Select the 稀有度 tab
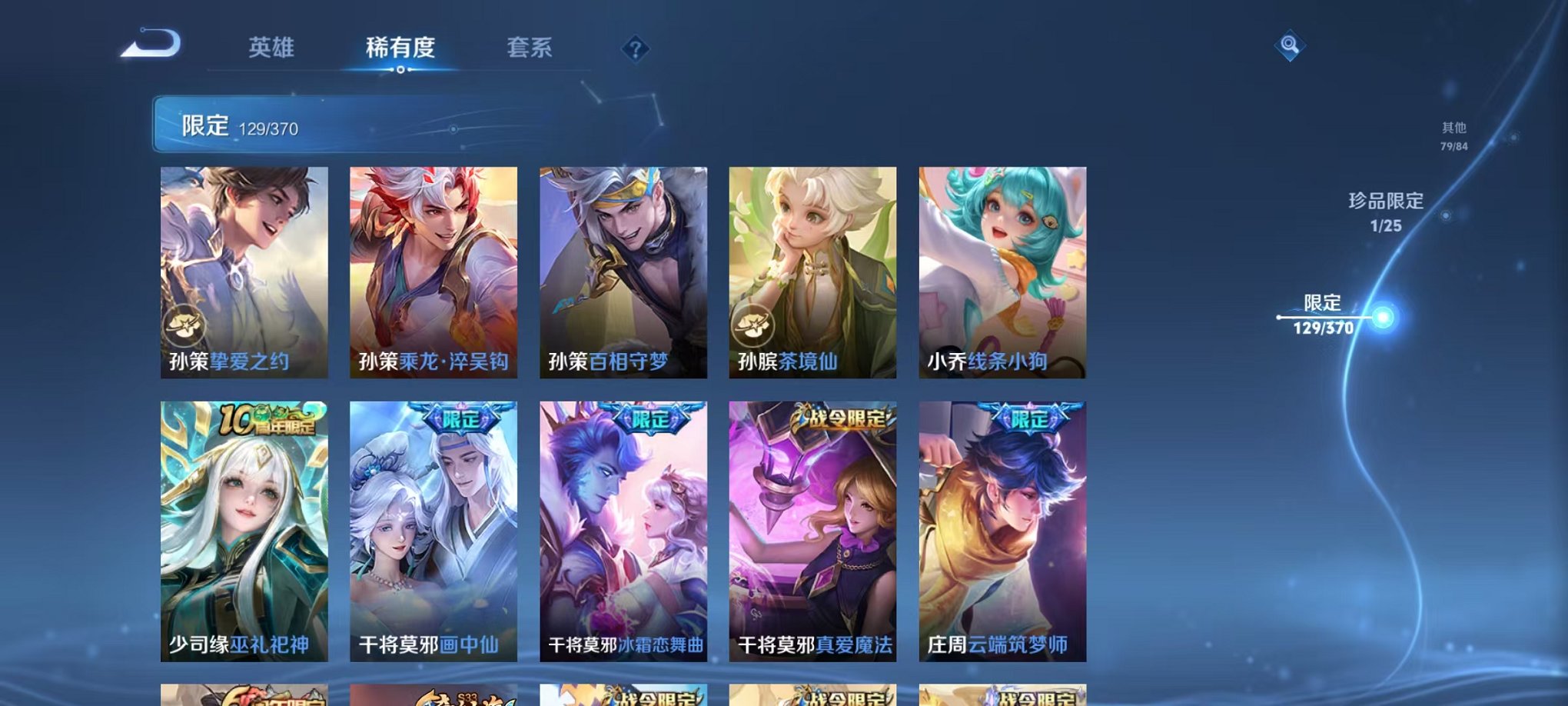 tap(400, 48)
